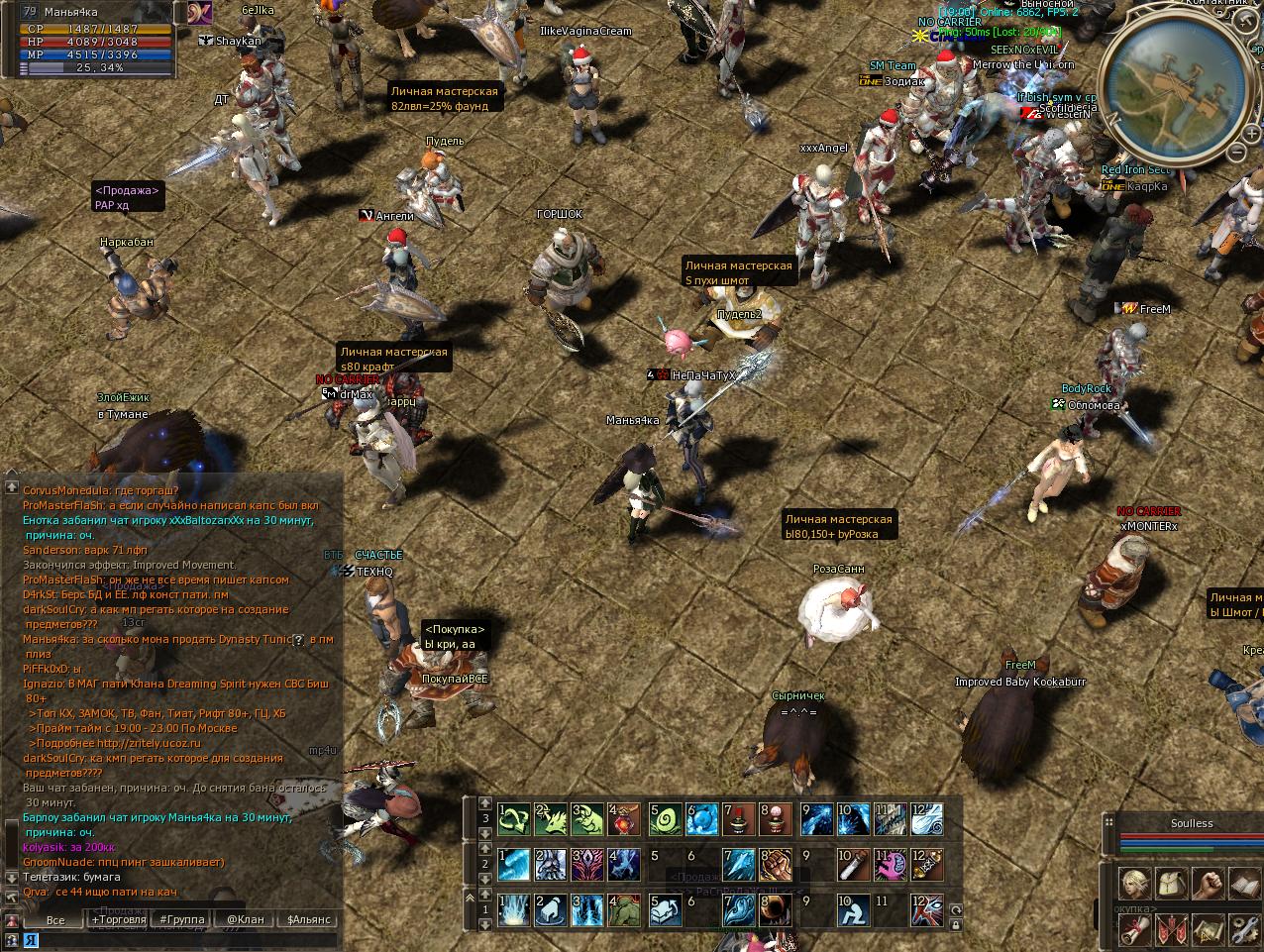
Task: Open the system menu wrench icon
Action: pyautogui.click(x=1243, y=928)
